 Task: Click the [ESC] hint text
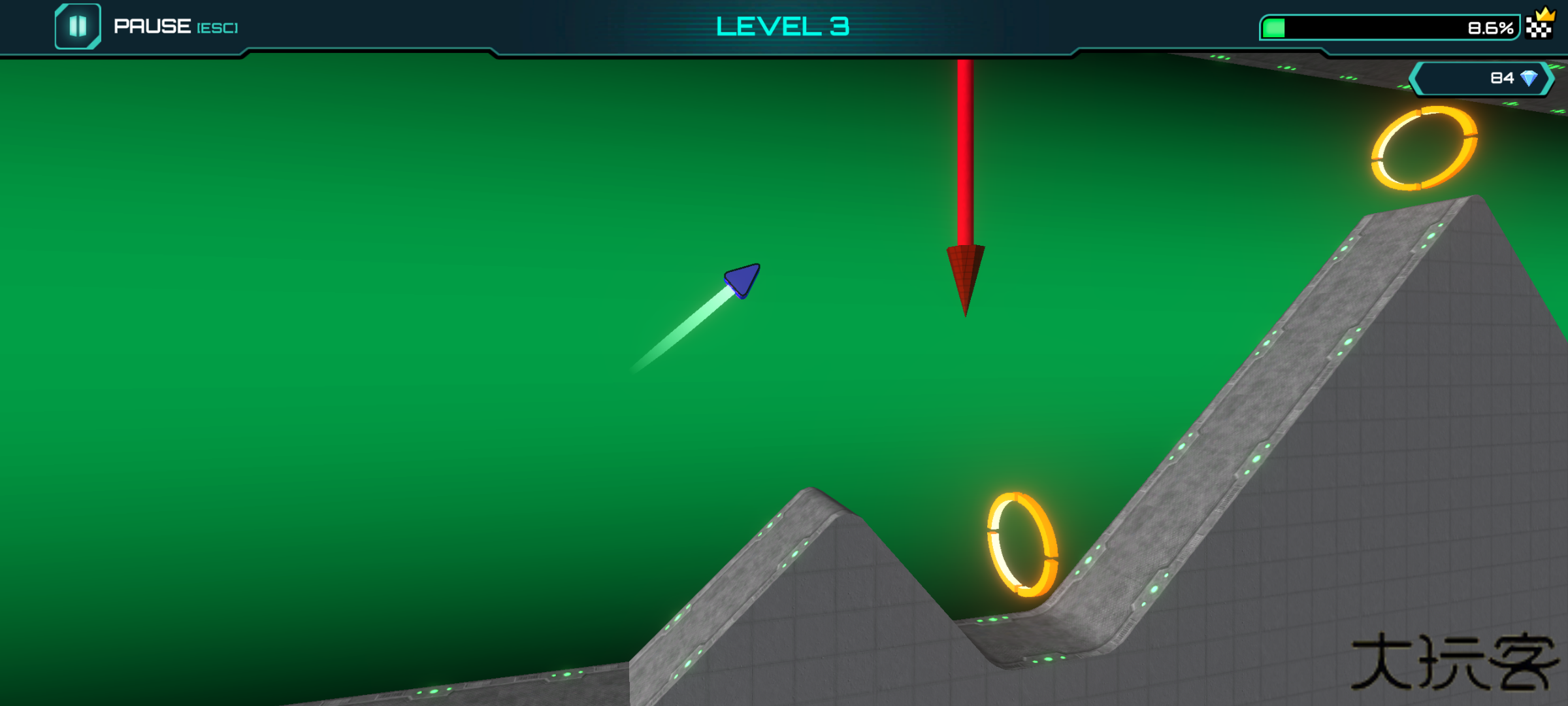coord(218,28)
